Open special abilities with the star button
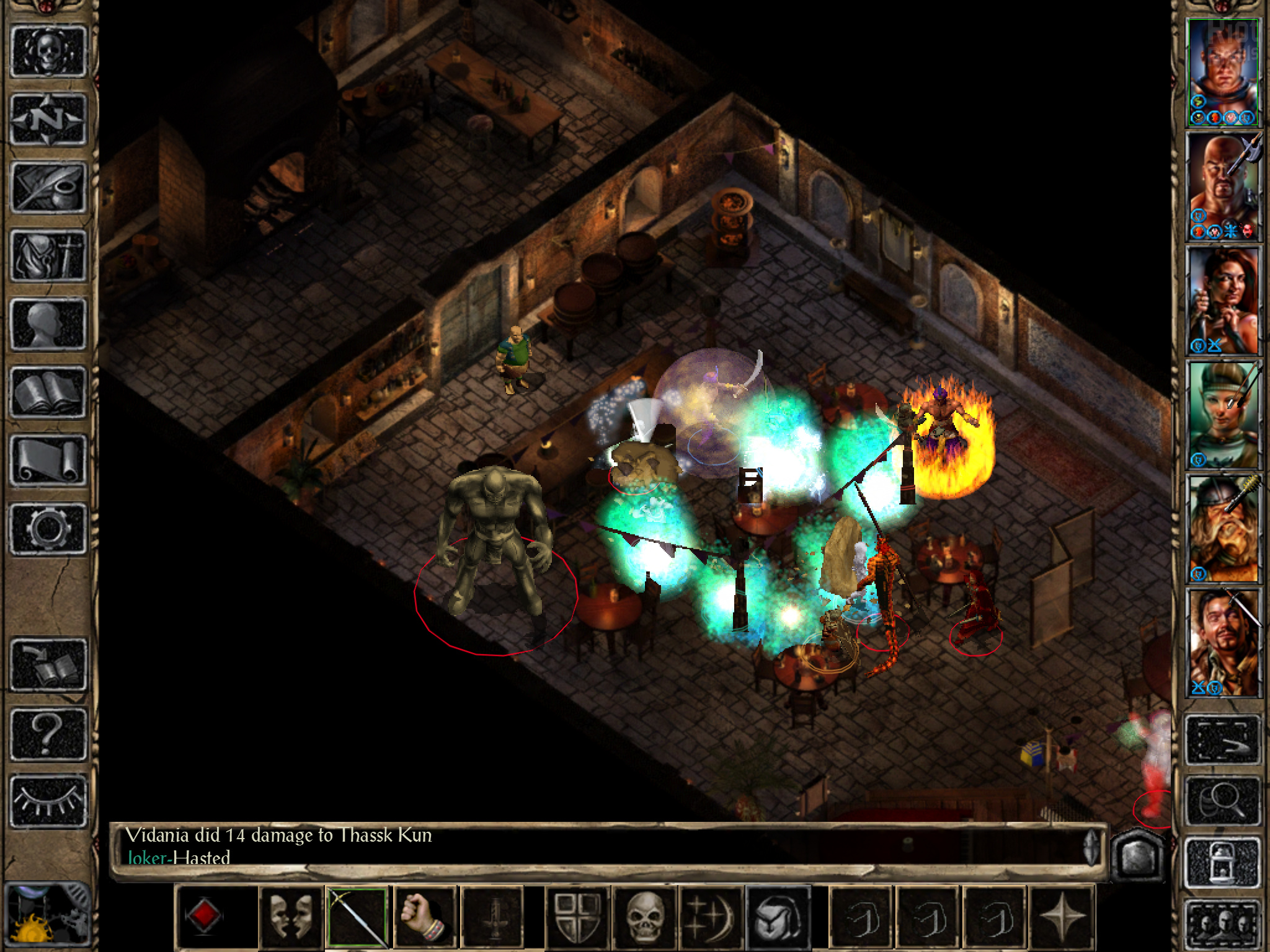The height and width of the screenshot is (952, 1270). [x=1061, y=917]
